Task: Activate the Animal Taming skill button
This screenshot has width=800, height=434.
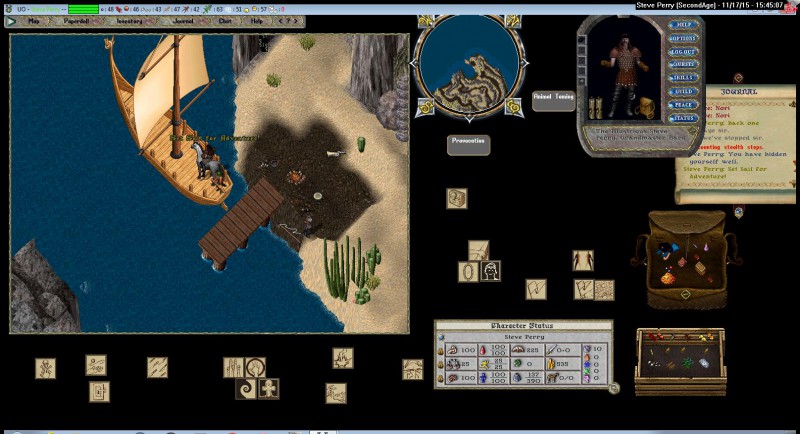Action: pyautogui.click(x=553, y=98)
